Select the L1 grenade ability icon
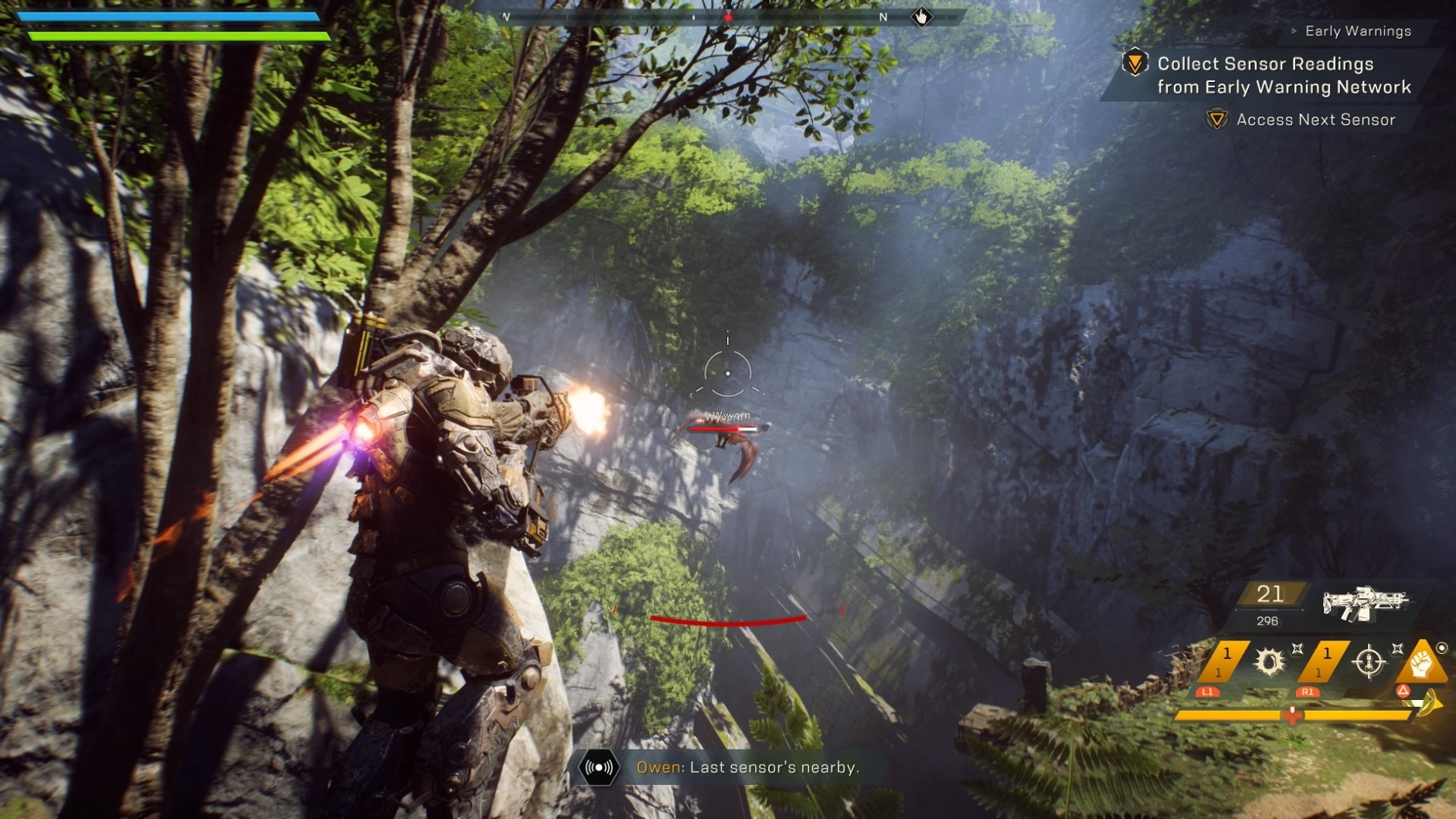Viewport: 1456px width, 819px height. [1270, 663]
